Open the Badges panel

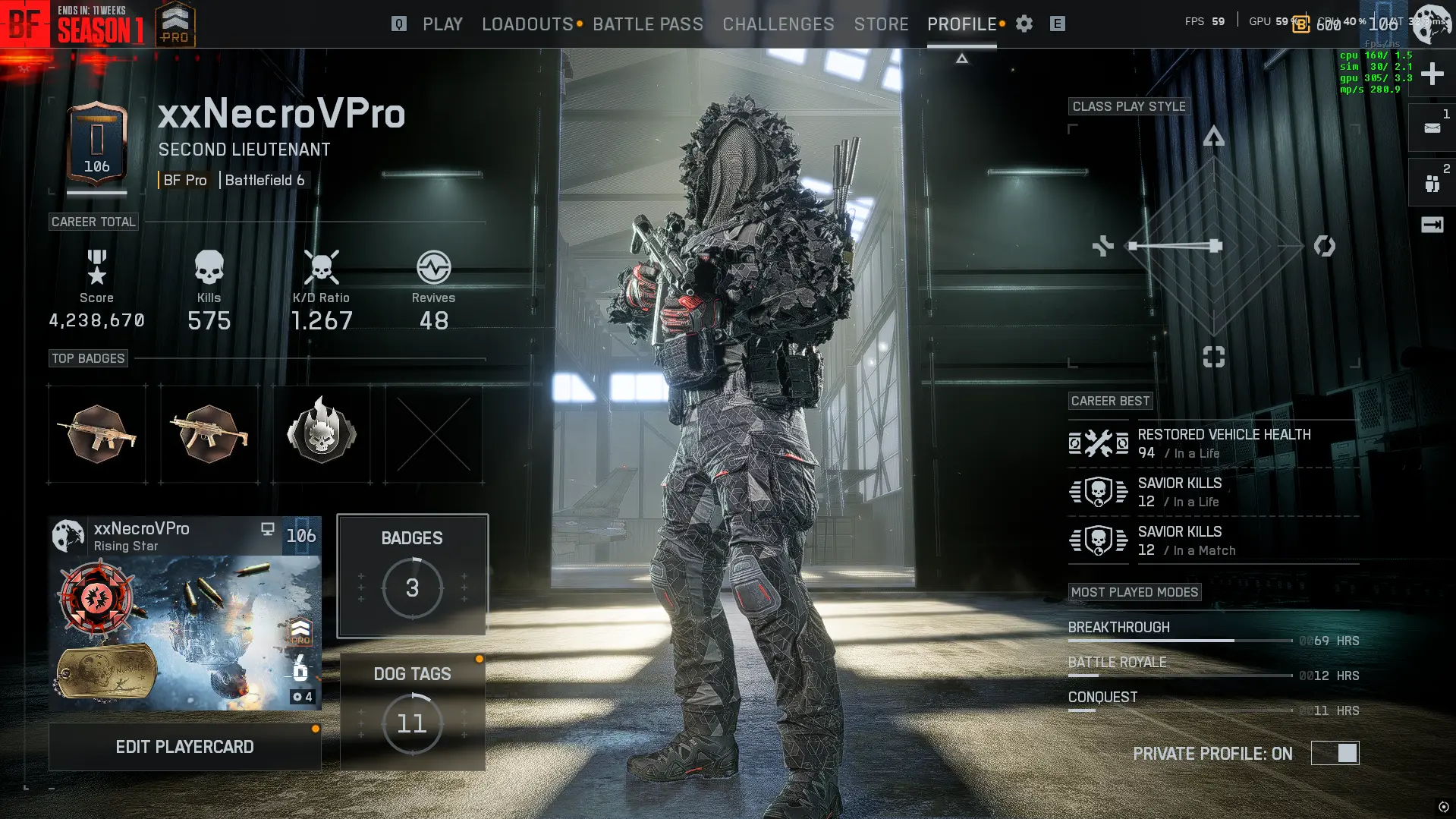[x=412, y=575]
